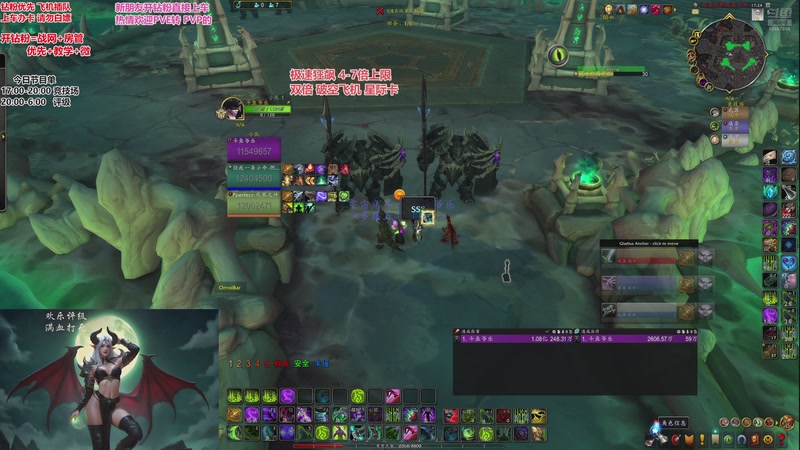
Task: Click the Gladius Anchor title bar
Action: tap(650, 242)
